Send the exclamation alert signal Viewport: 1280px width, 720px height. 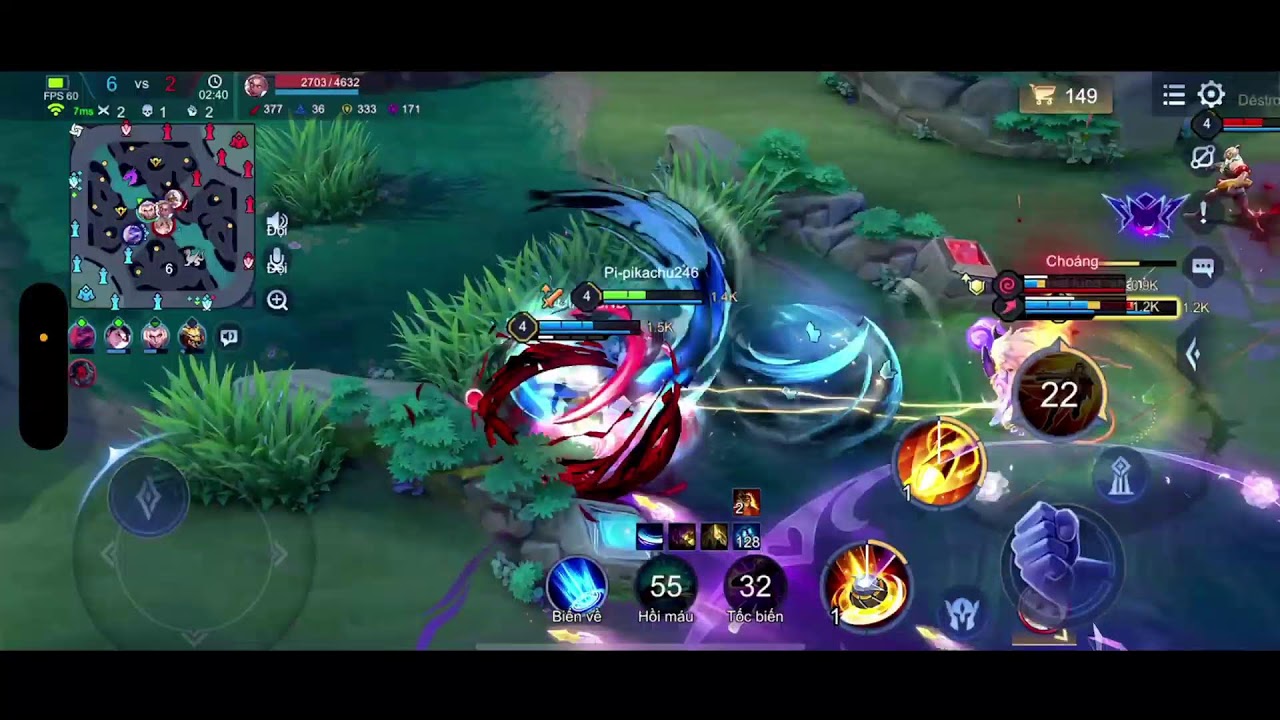pos(1204,212)
